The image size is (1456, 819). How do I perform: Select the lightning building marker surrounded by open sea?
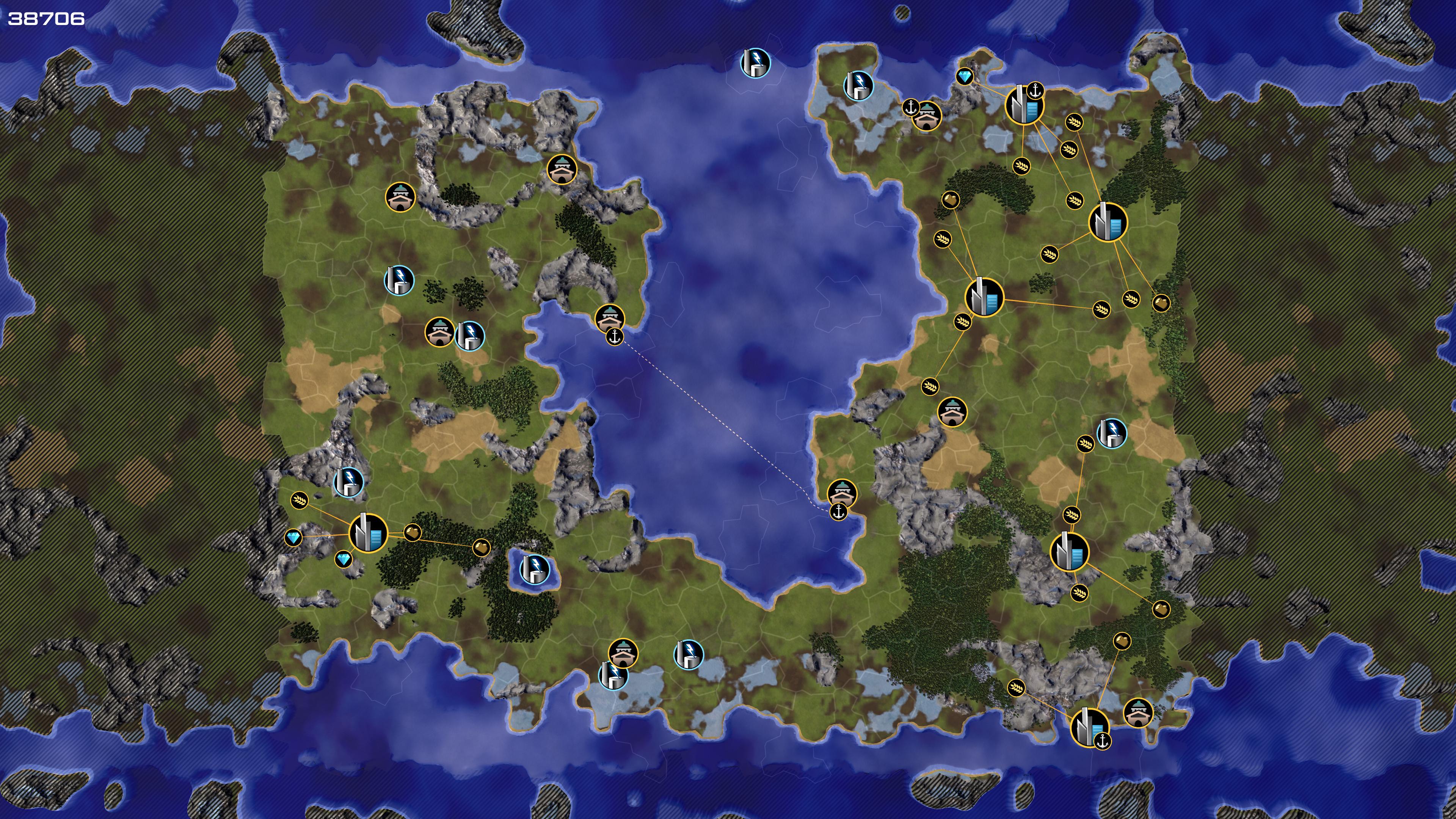click(755, 62)
